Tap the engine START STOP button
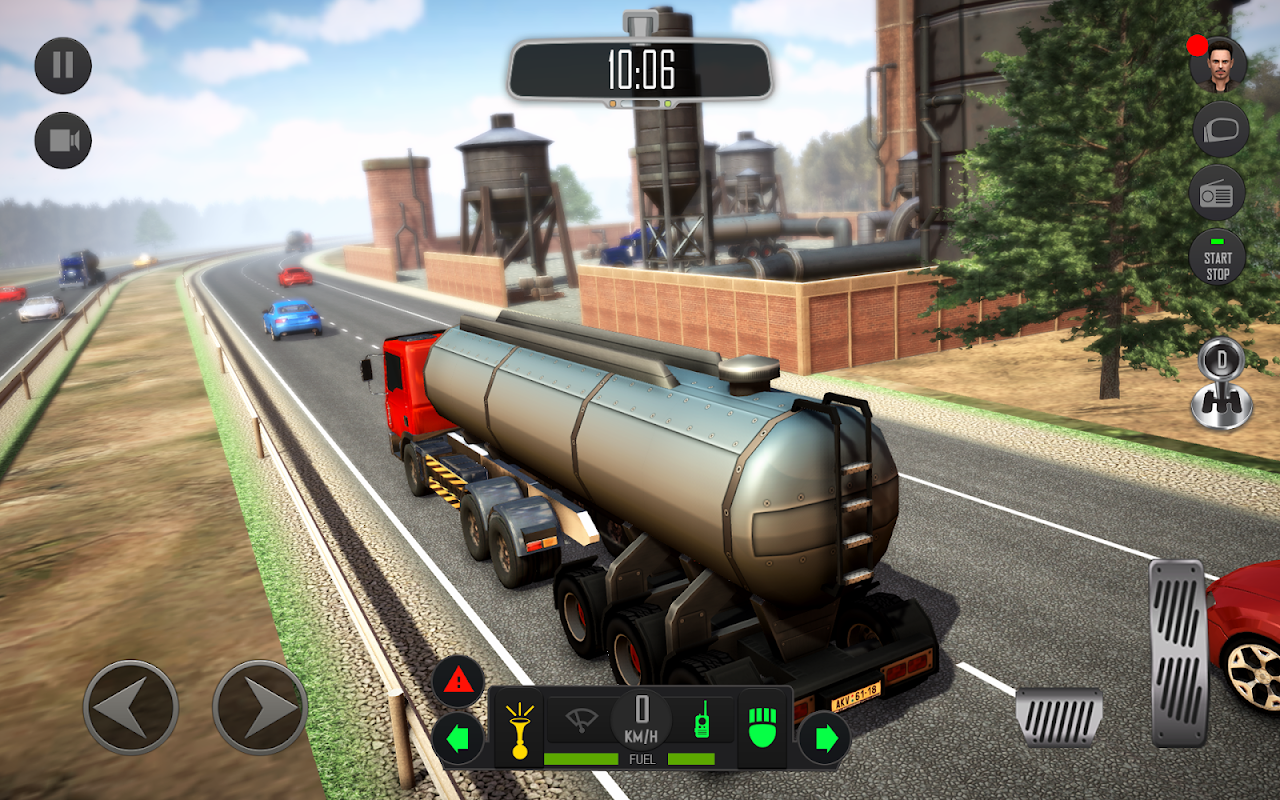The height and width of the screenshot is (800, 1280). [x=1218, y=257]
